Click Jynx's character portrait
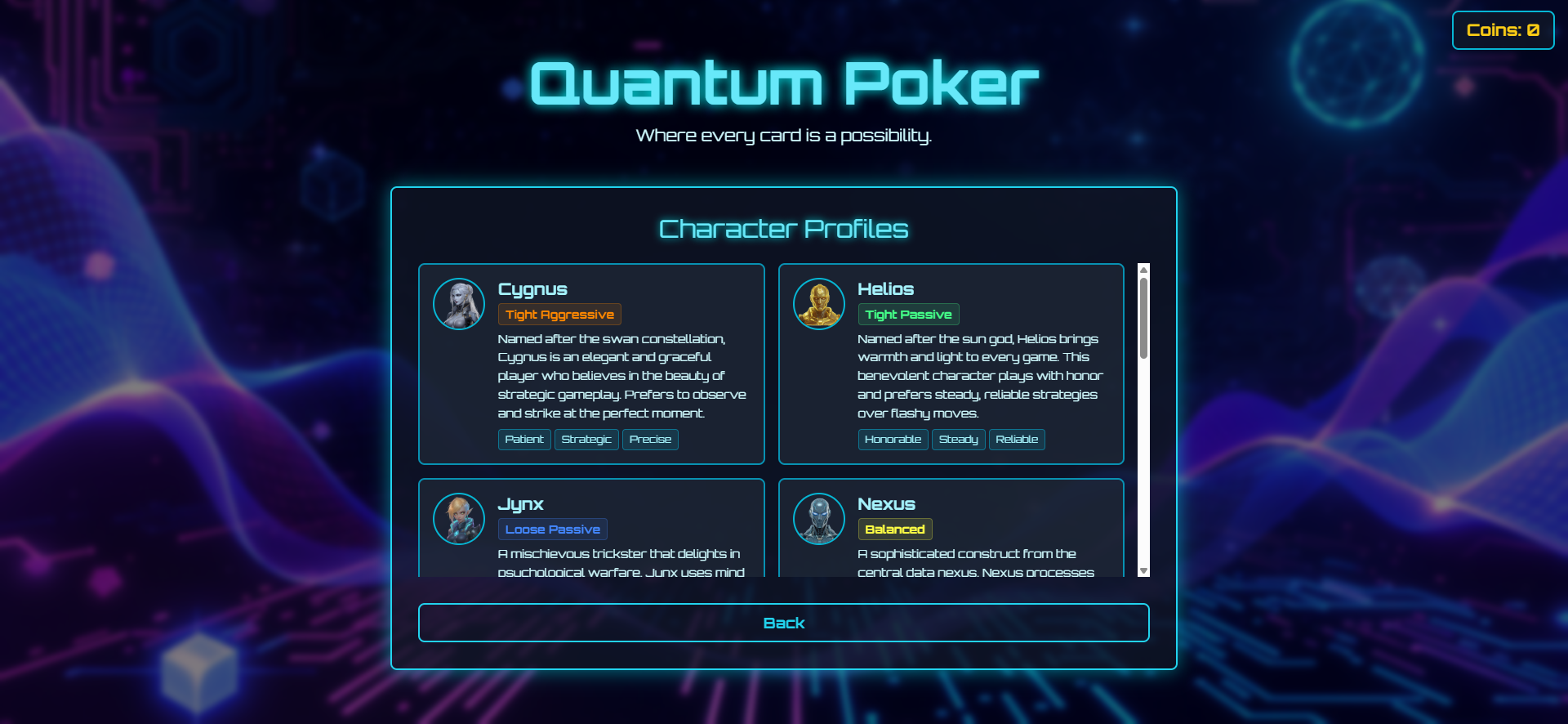Screen dimensions: 1568x724 [459, 518]
